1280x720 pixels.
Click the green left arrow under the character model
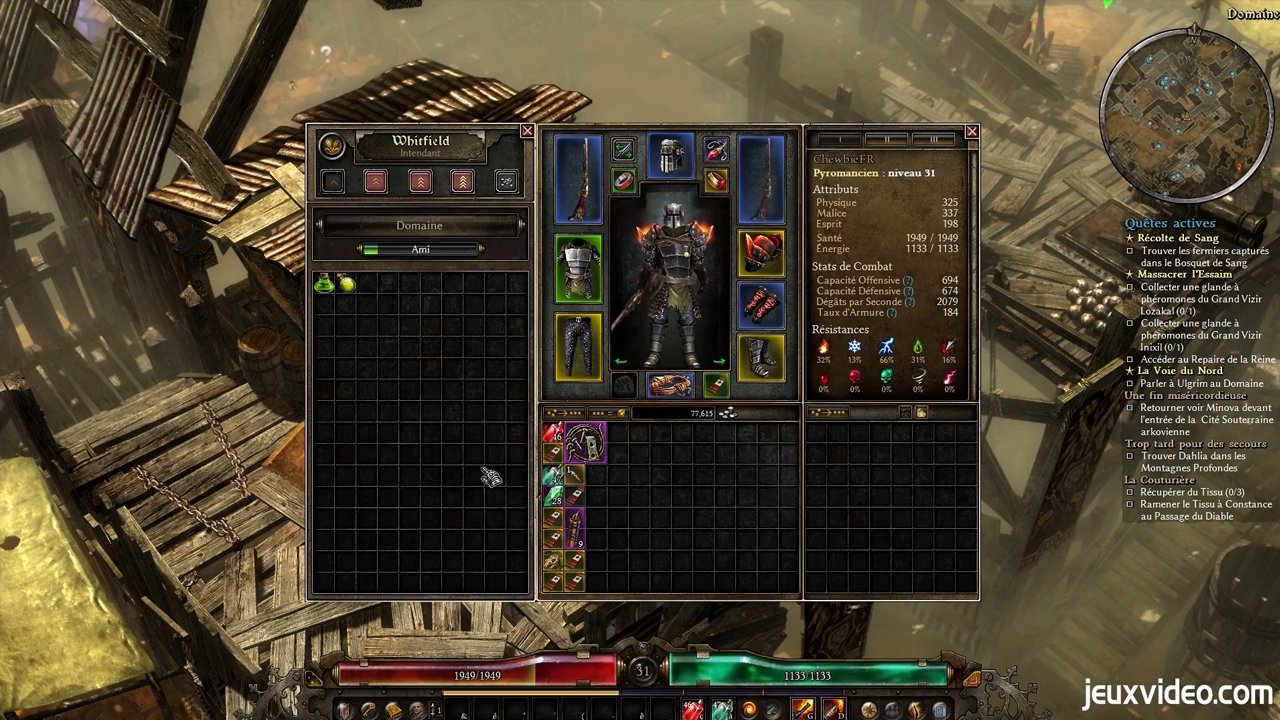[620, 361]
